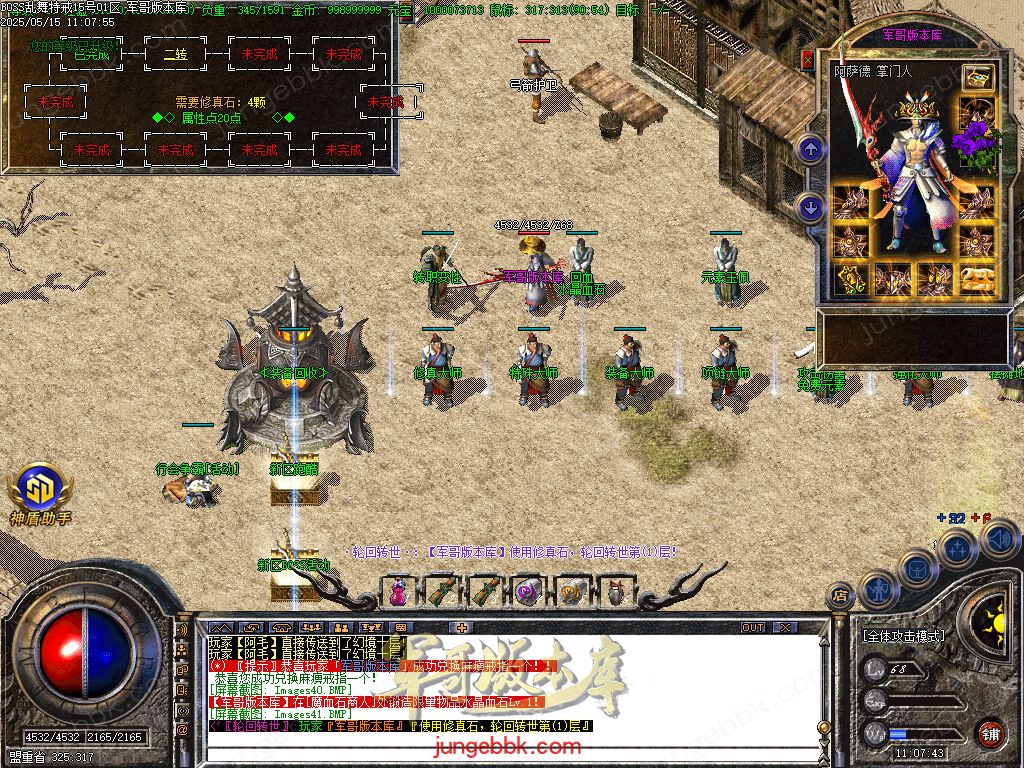Use the purple orb item in the hotbar

(528, 591)
